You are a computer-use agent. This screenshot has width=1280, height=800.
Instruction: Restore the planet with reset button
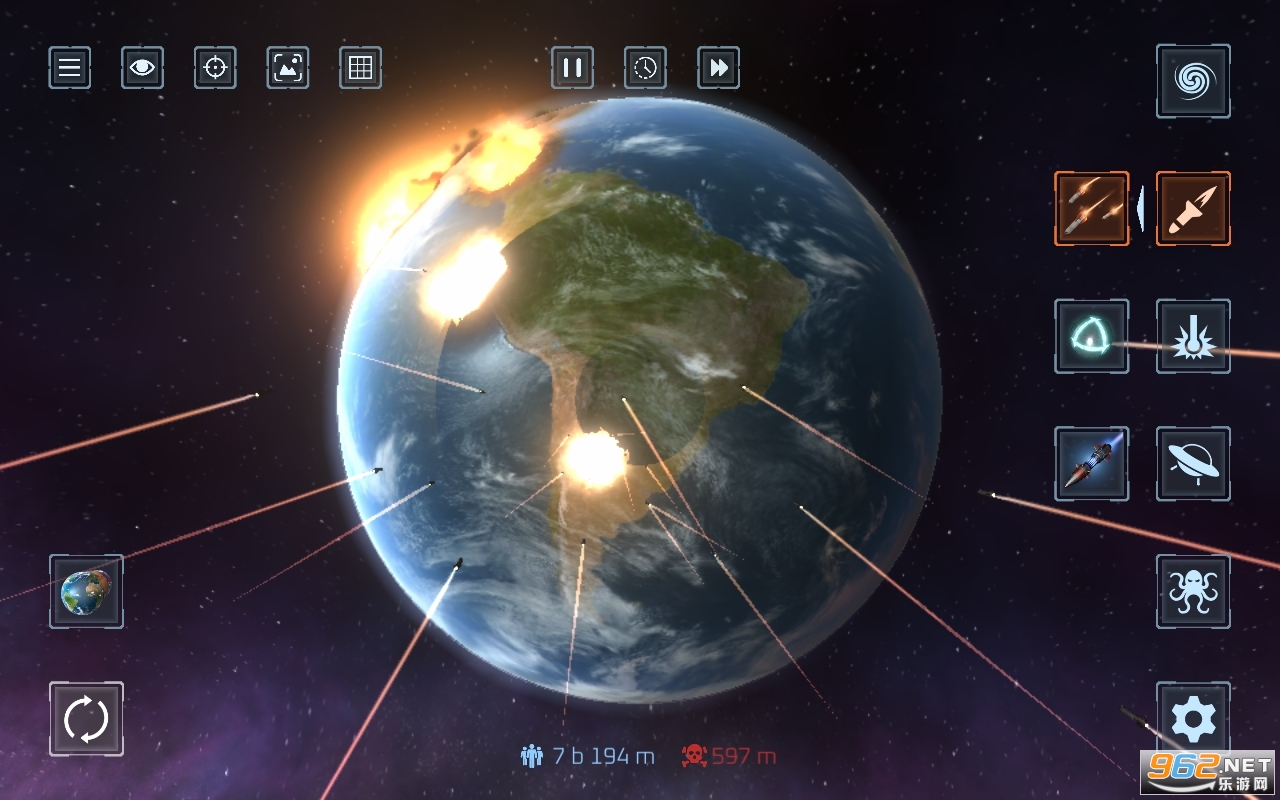pos(86,720)
